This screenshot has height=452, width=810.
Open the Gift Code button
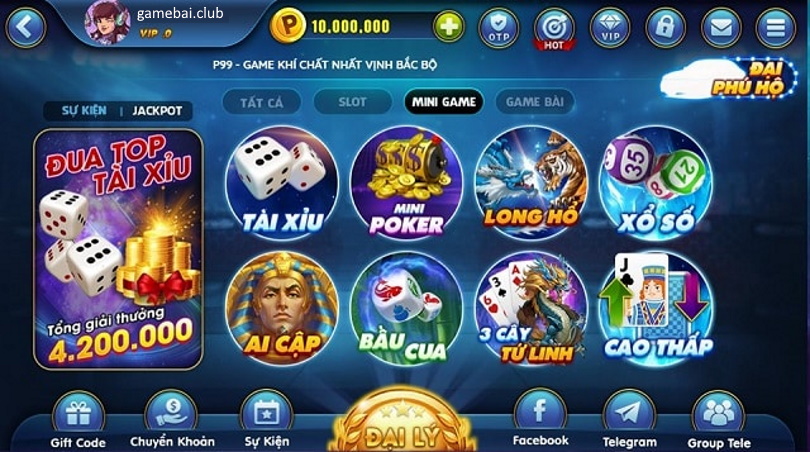pyautogui.click(x=77, y=418)
